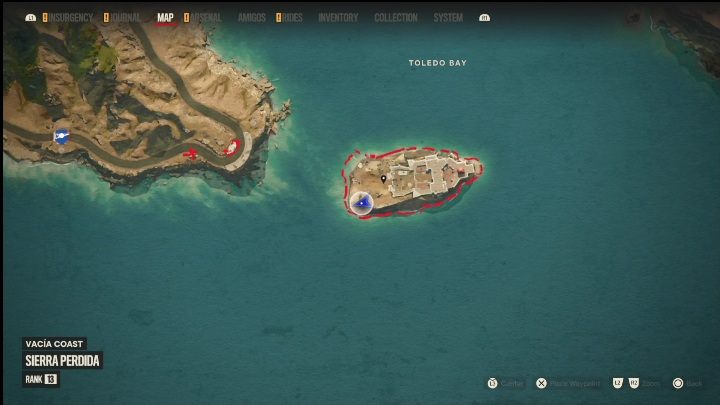The width and height of the screenshot is (720, 405).
Task: Select the black pin marker on the island
Action: pos(383,180)
